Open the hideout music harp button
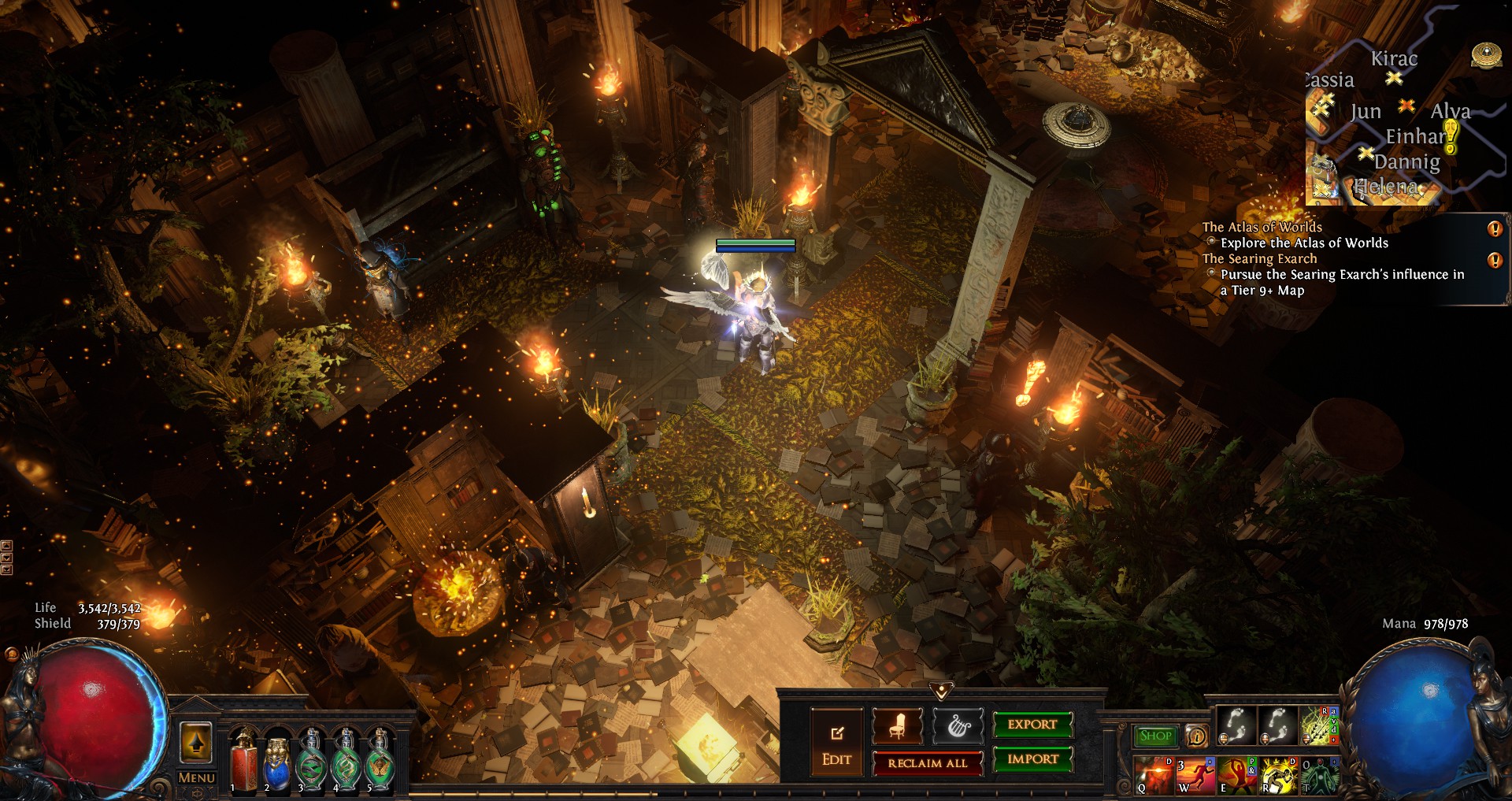1512x801 pixels. pos(958,725)
